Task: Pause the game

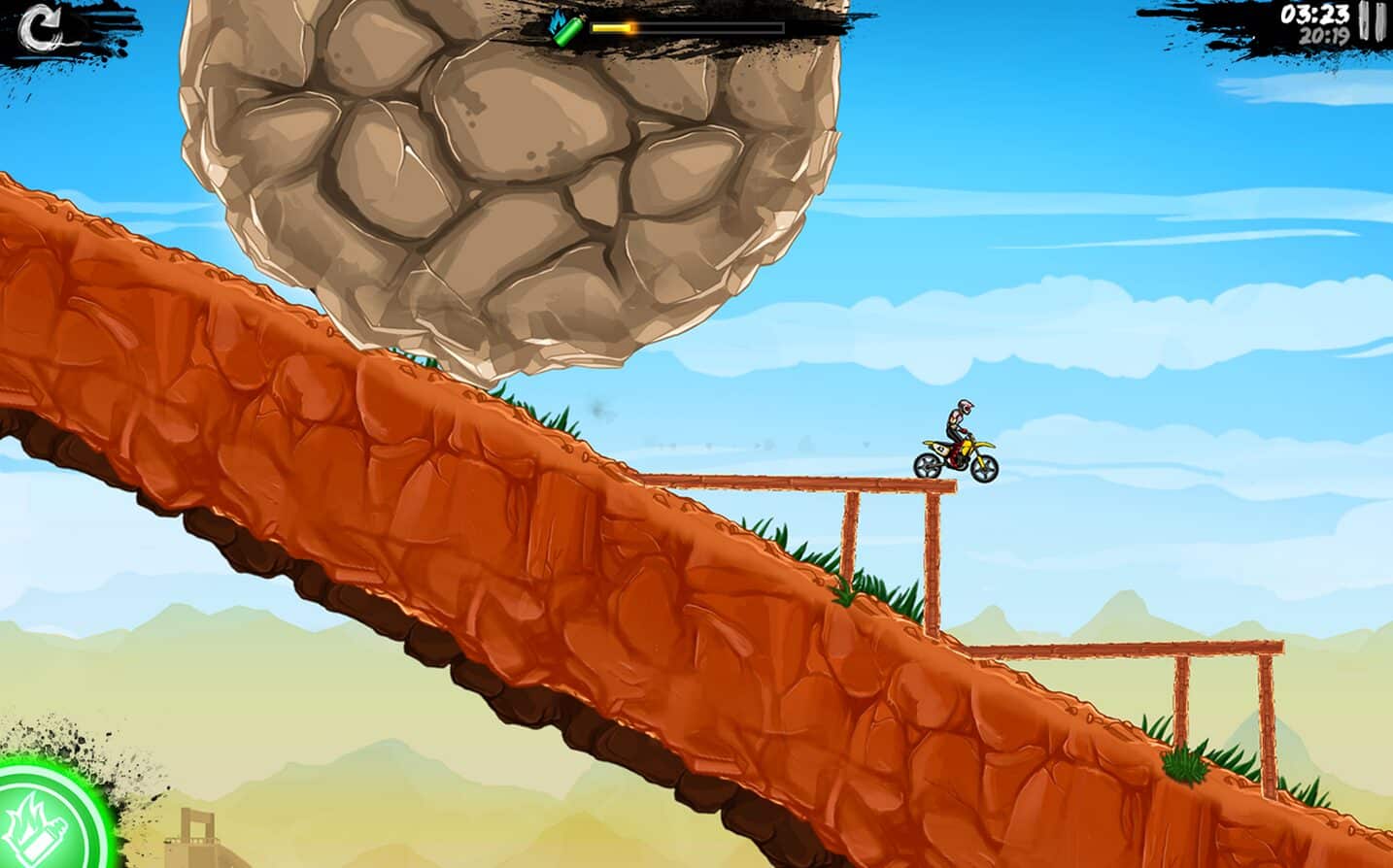Action: pos(1372,21)
